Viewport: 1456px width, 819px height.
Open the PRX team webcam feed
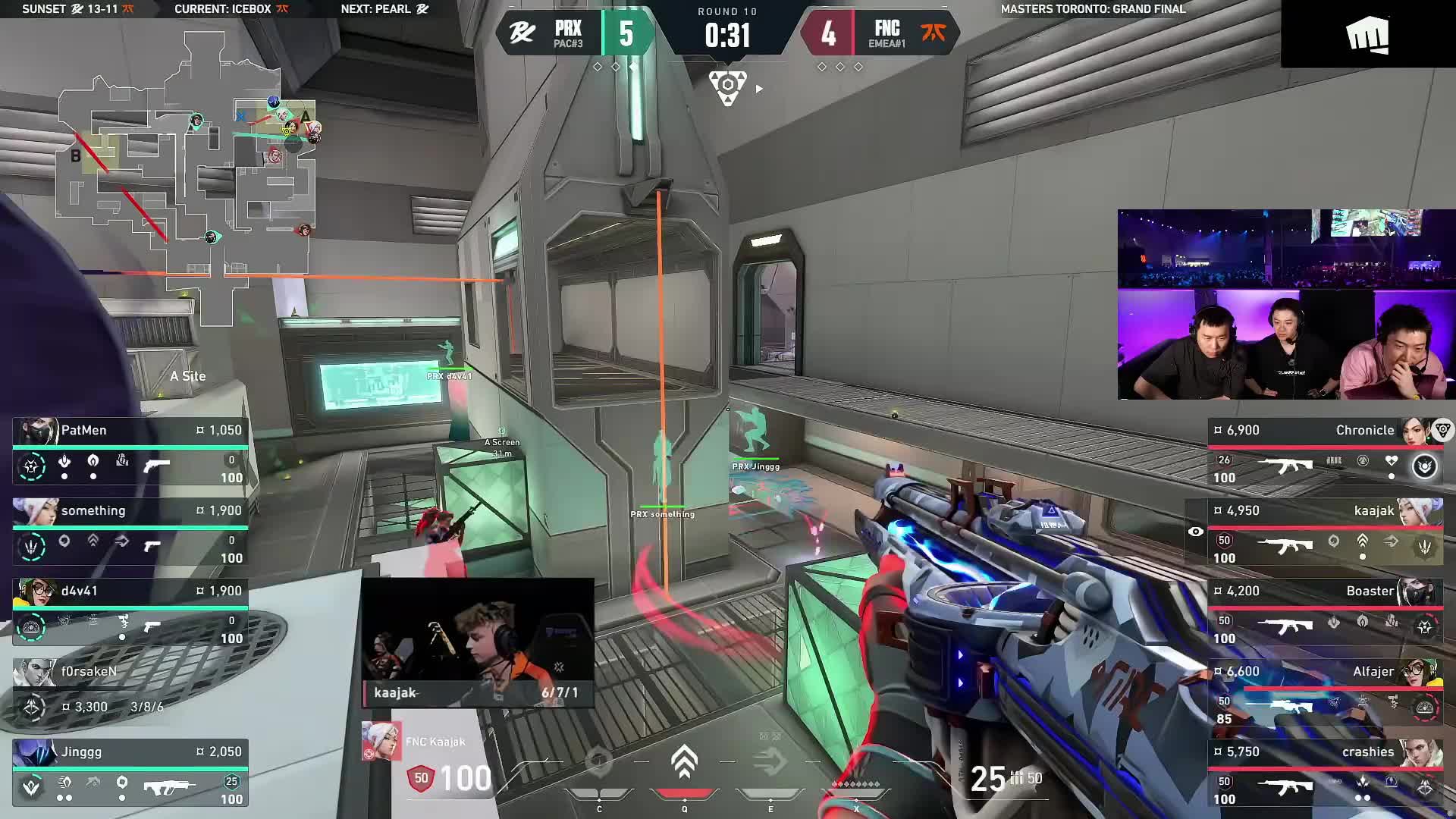(x=1286, y=304)
